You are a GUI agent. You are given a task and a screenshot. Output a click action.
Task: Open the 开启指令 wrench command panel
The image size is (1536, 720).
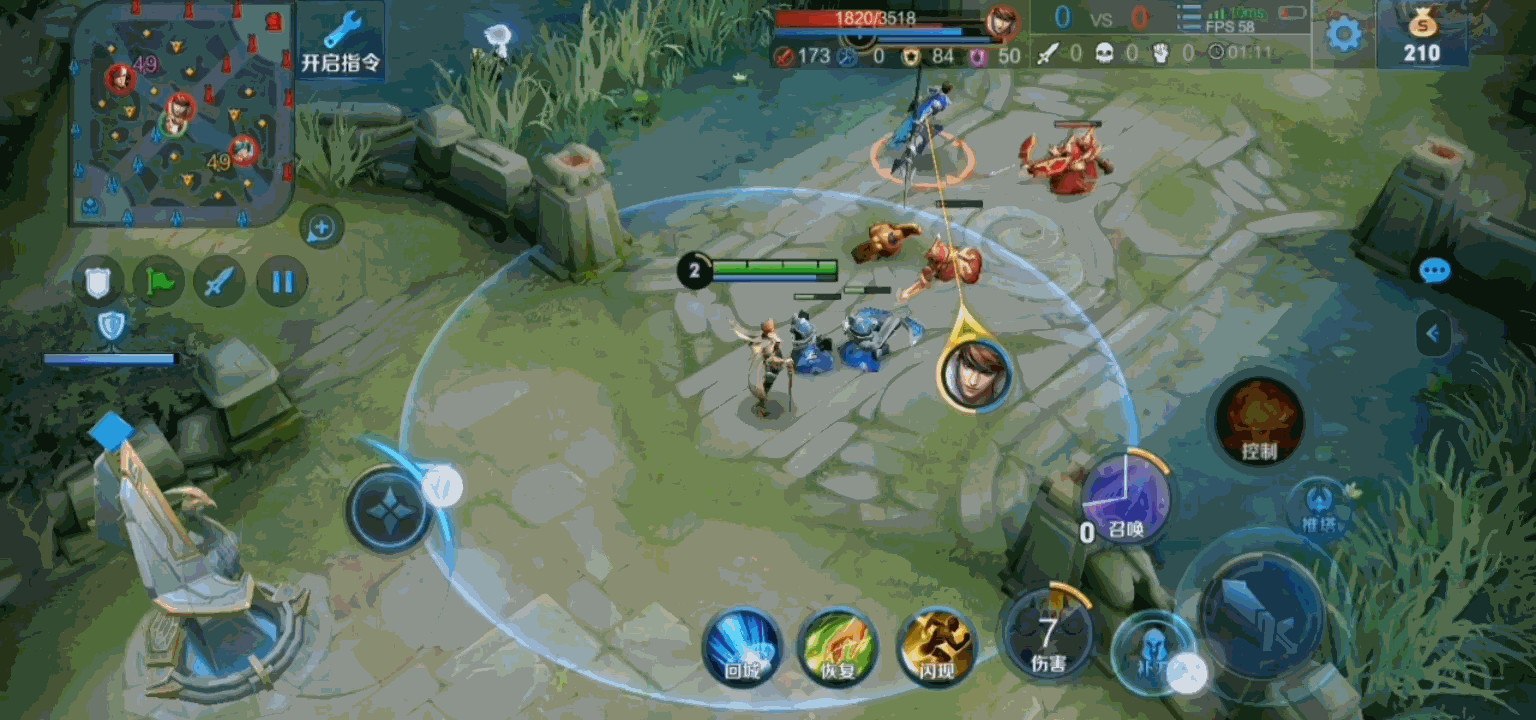click(341, 42)
